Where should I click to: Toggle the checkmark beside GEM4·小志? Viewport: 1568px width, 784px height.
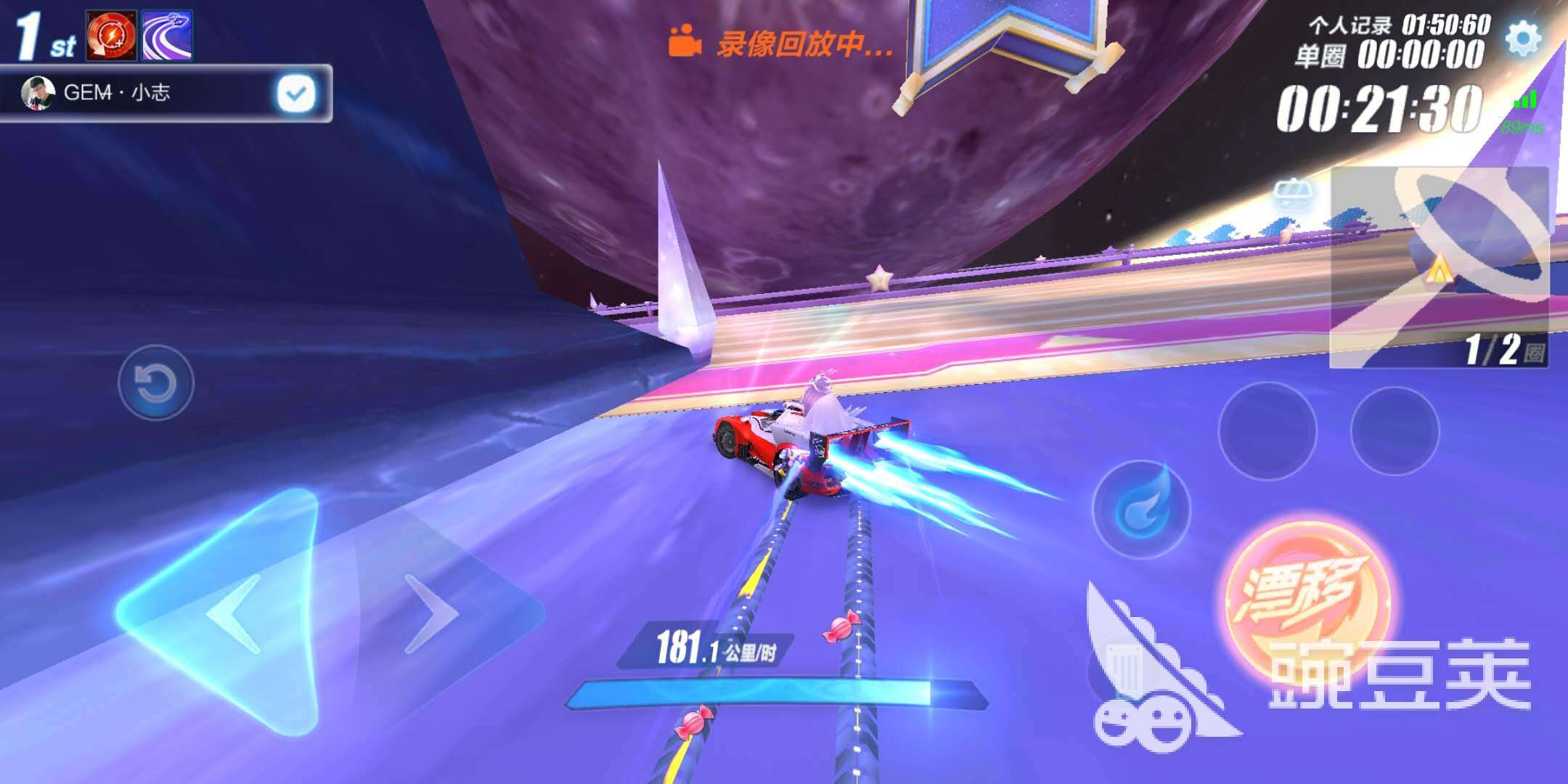pos(295,93)
